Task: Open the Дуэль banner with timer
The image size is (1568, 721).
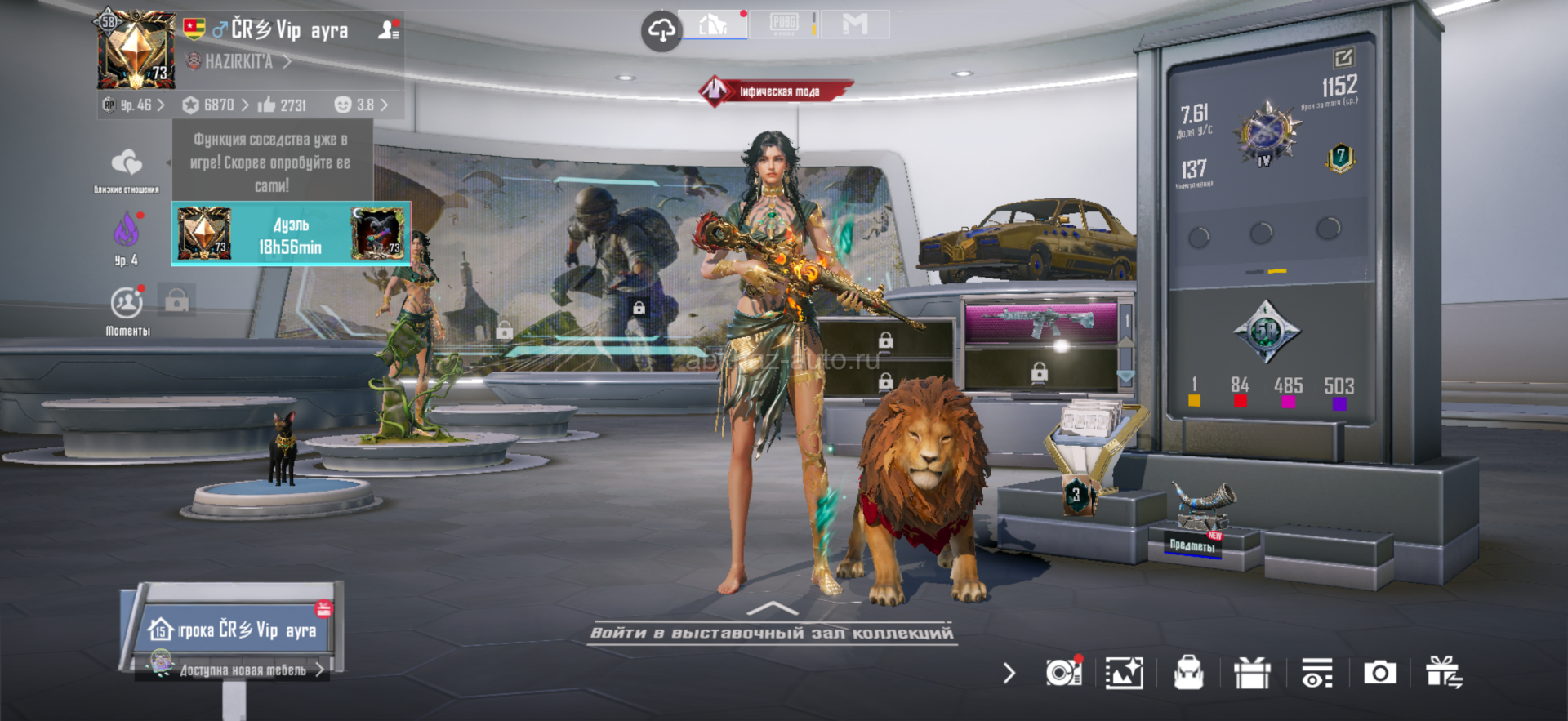Action: (291, 235)
